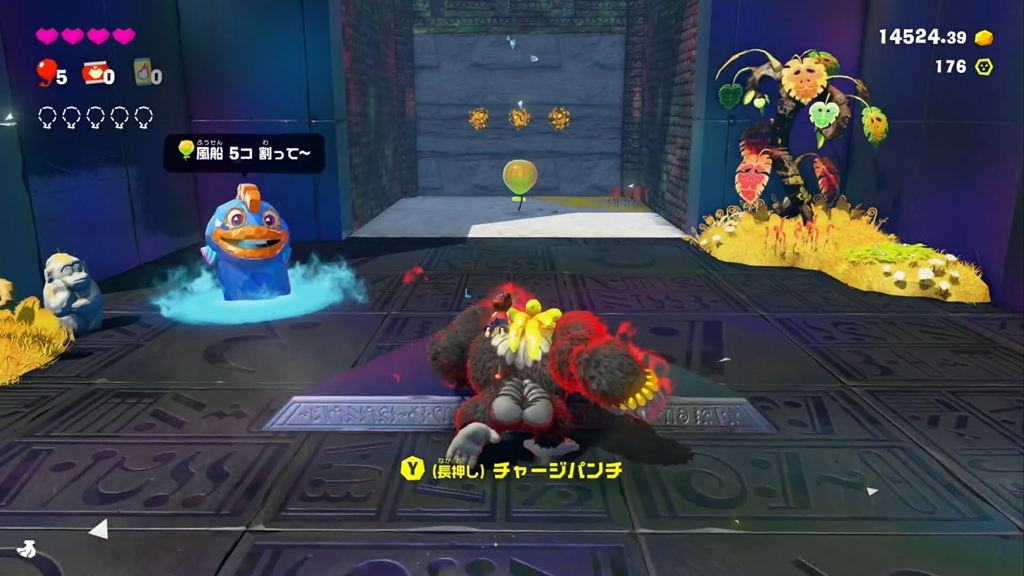This screenshot has height=576, width=1024.
Task: Select the red balloon item icon
Action: click(x=46, y=71)
